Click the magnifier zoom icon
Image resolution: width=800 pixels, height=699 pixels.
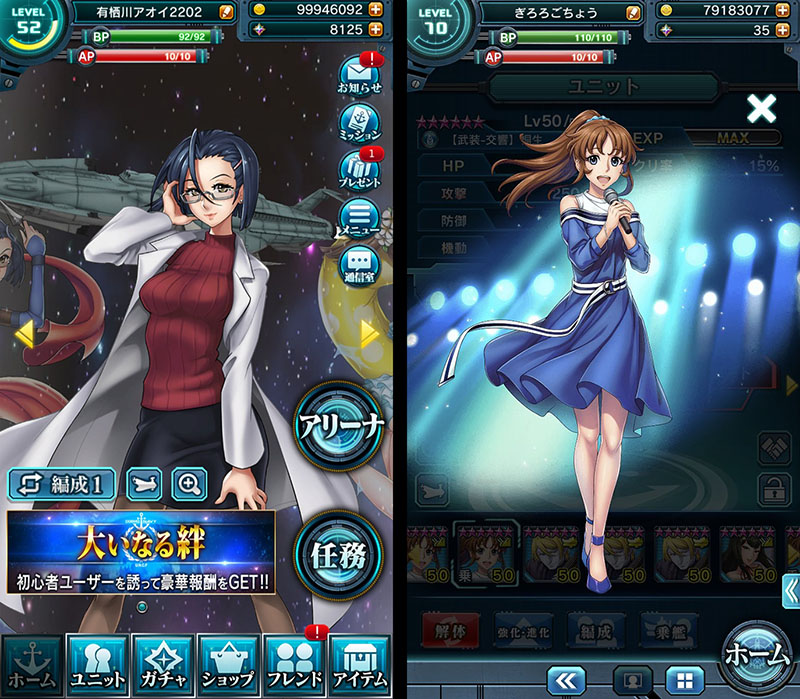[189, 484]
